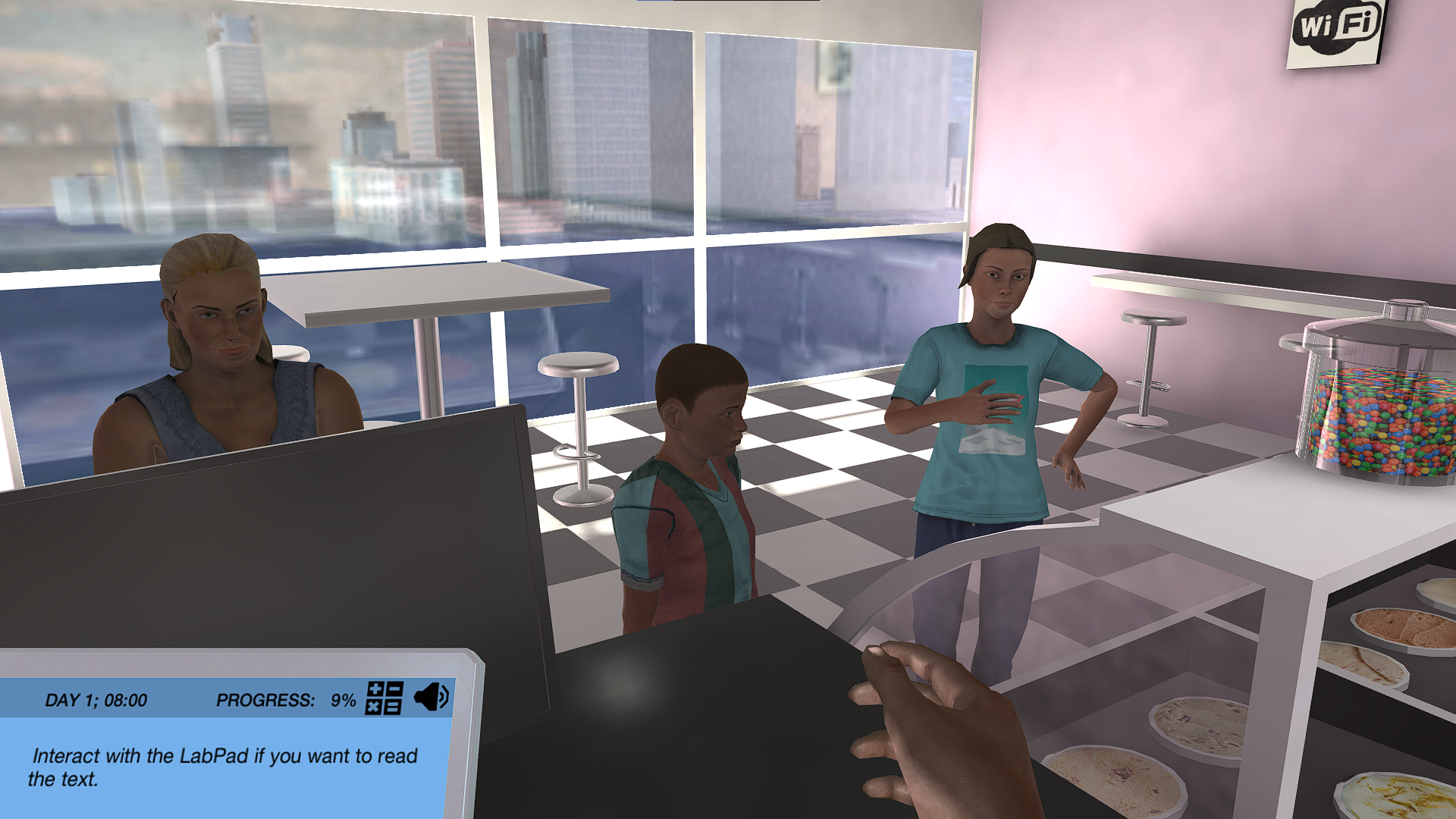Screen dimensions: 1456x819
Task: Click the minus symbol on the calculator icon
Action: [x=394, y=689]
